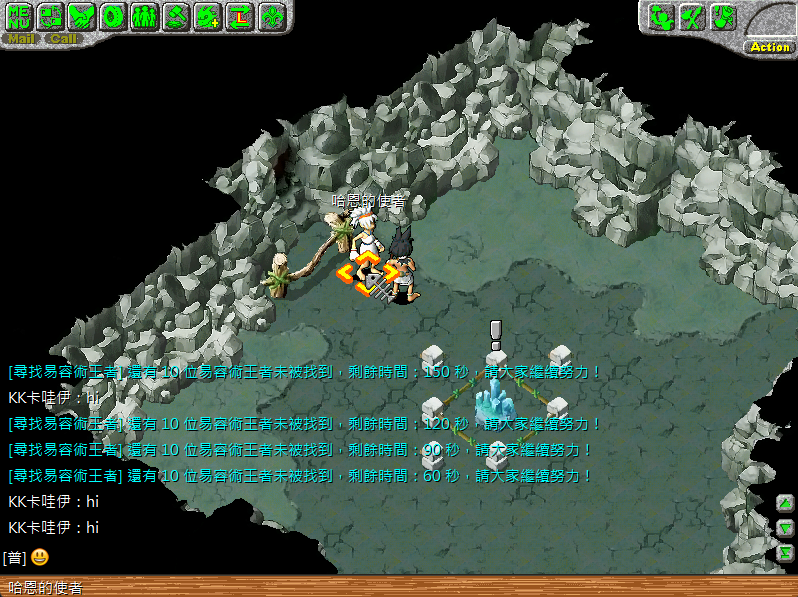Open the Action panel
Screen dimensions: 798x597
click(x=769, y=47)
